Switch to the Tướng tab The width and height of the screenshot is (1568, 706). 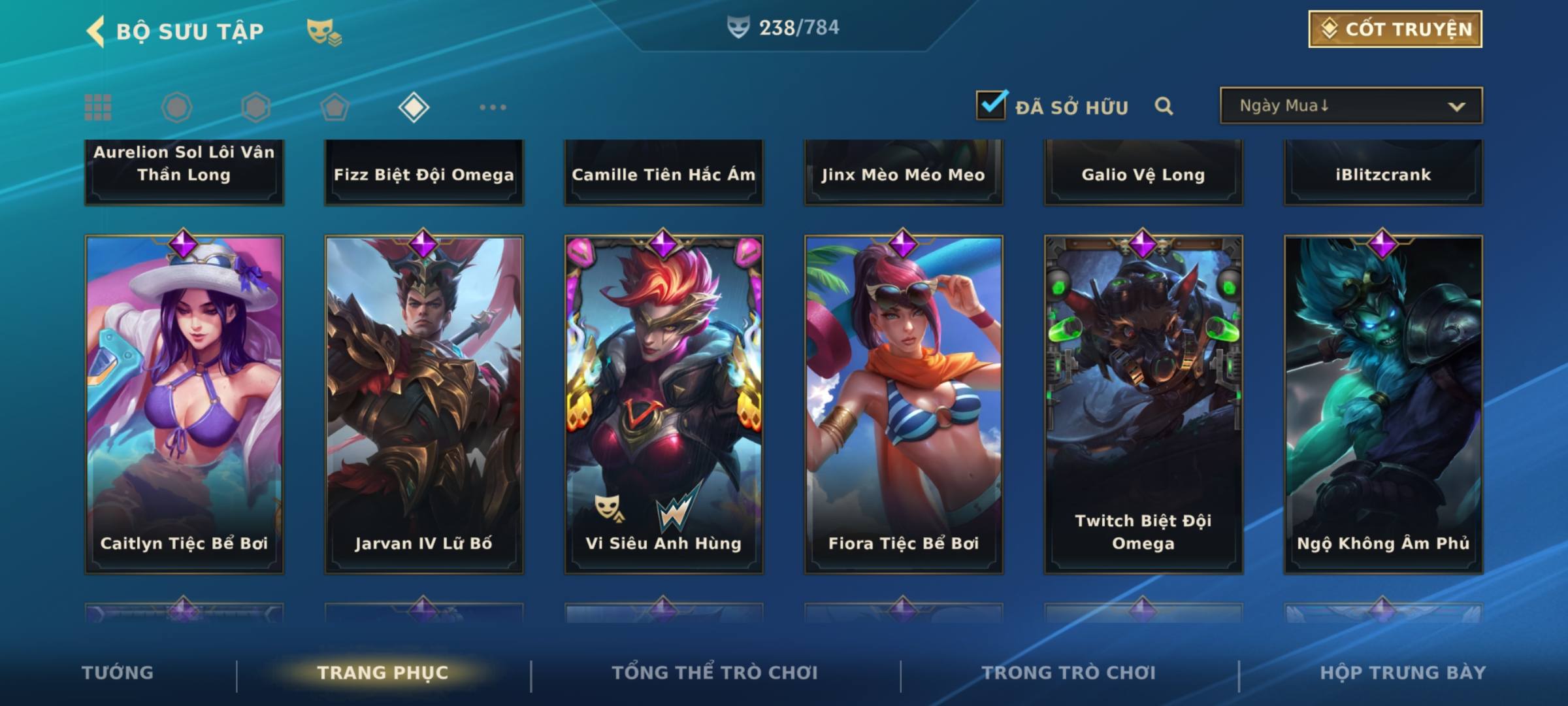(118, 673)
